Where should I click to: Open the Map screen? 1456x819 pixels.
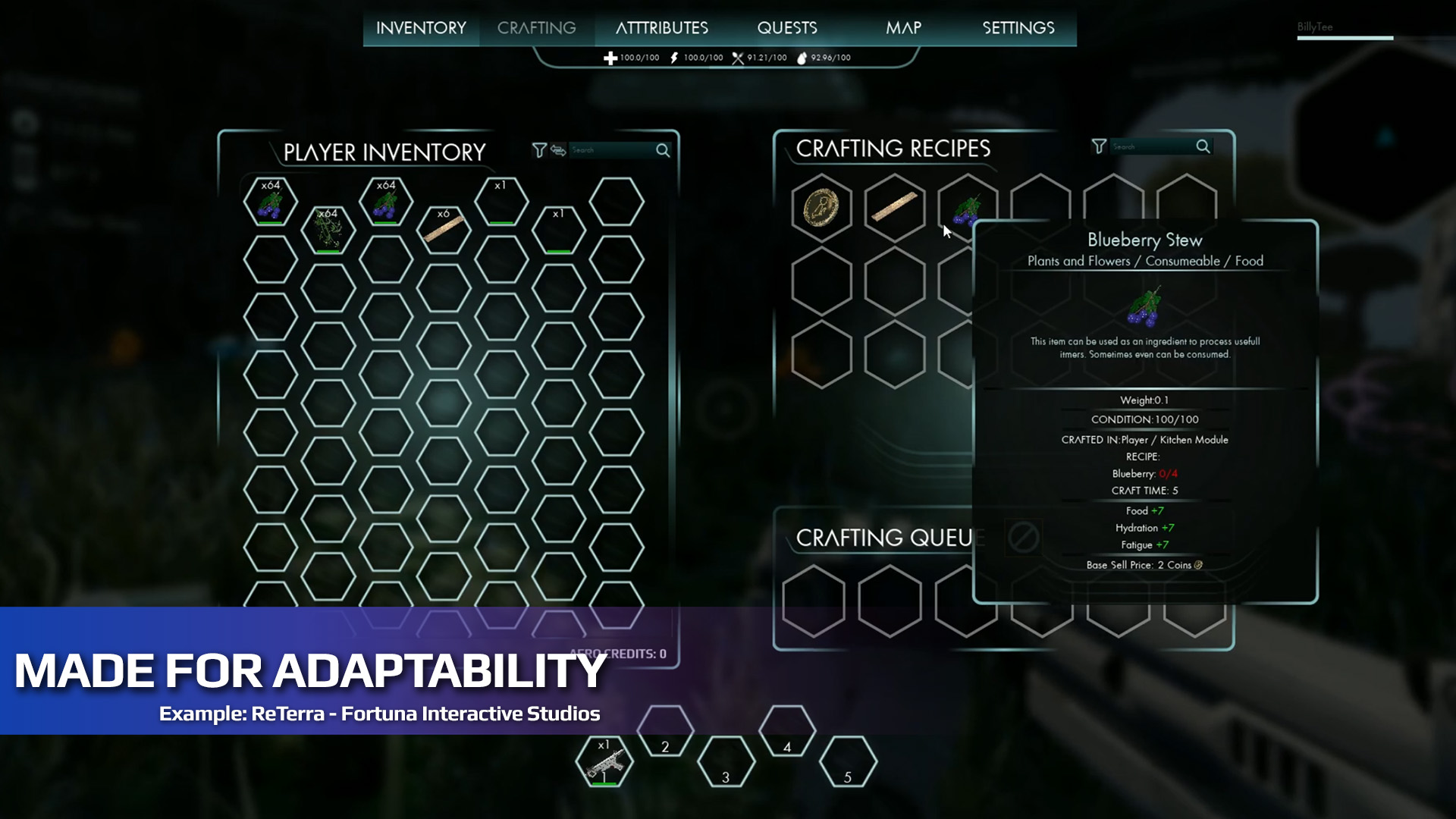[x=905, y=27]
